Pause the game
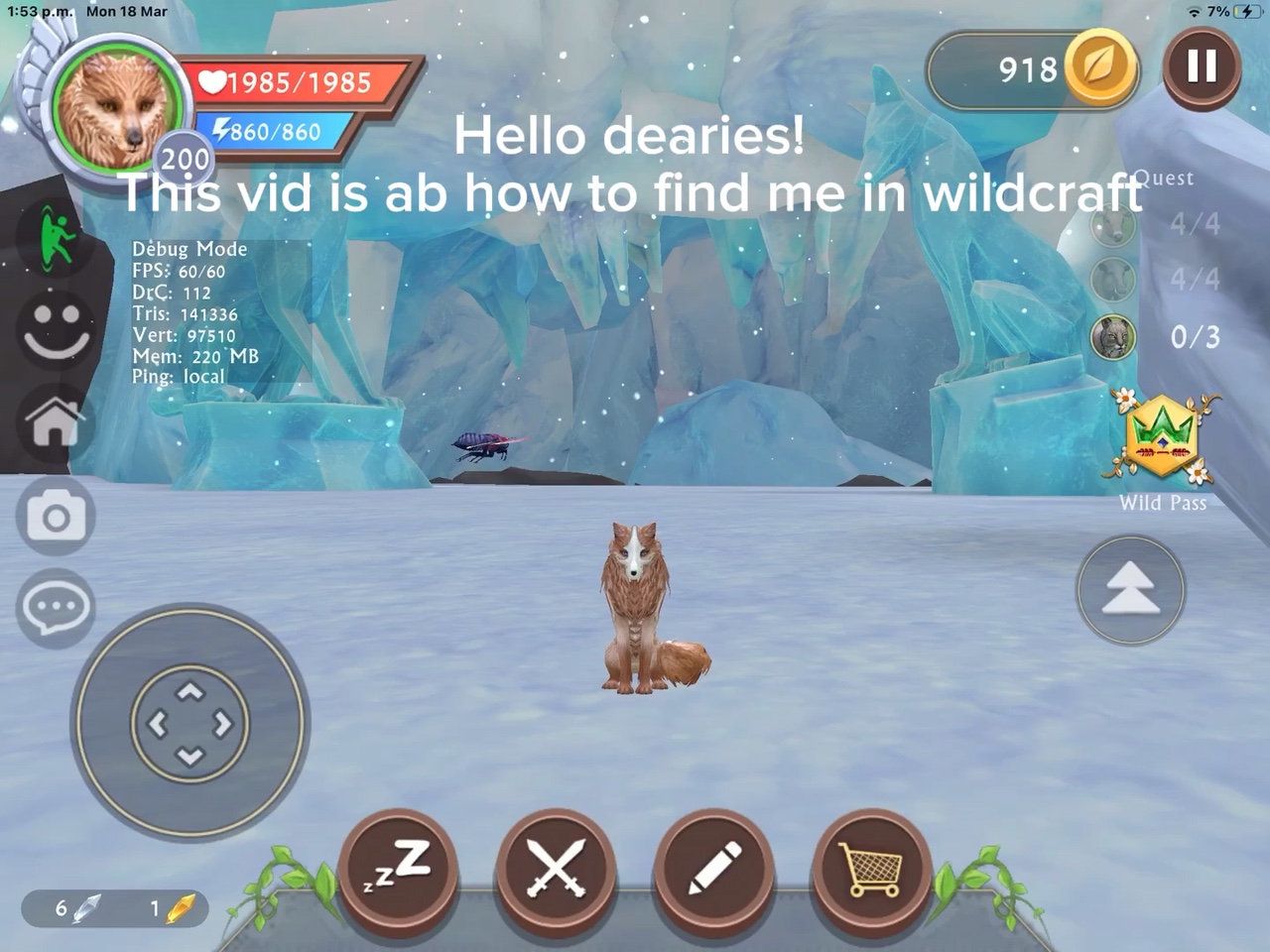The width and height of the screenshot is (1270, 952). tap(1203, 67)
